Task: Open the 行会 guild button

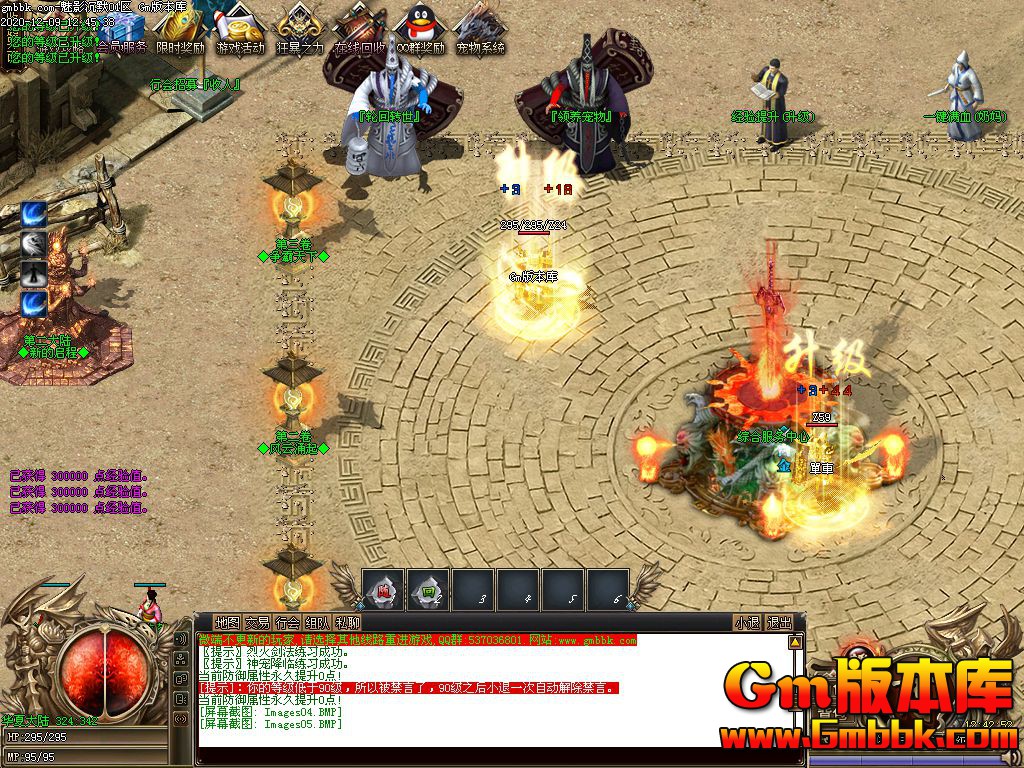Action: pyautogui.click(x=288, y=622)
